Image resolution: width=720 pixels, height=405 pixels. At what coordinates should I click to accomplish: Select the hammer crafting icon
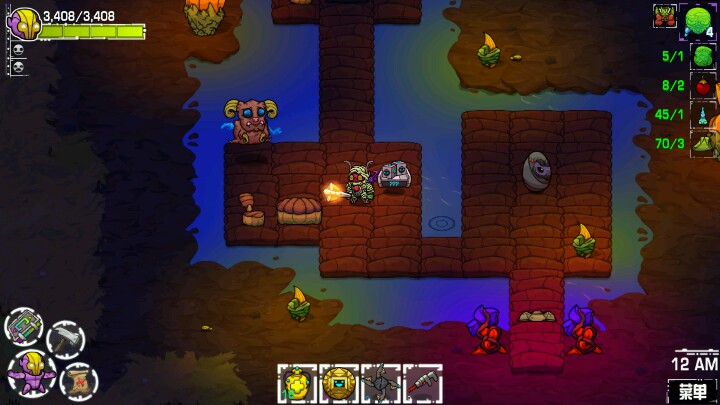pos(65,339)
